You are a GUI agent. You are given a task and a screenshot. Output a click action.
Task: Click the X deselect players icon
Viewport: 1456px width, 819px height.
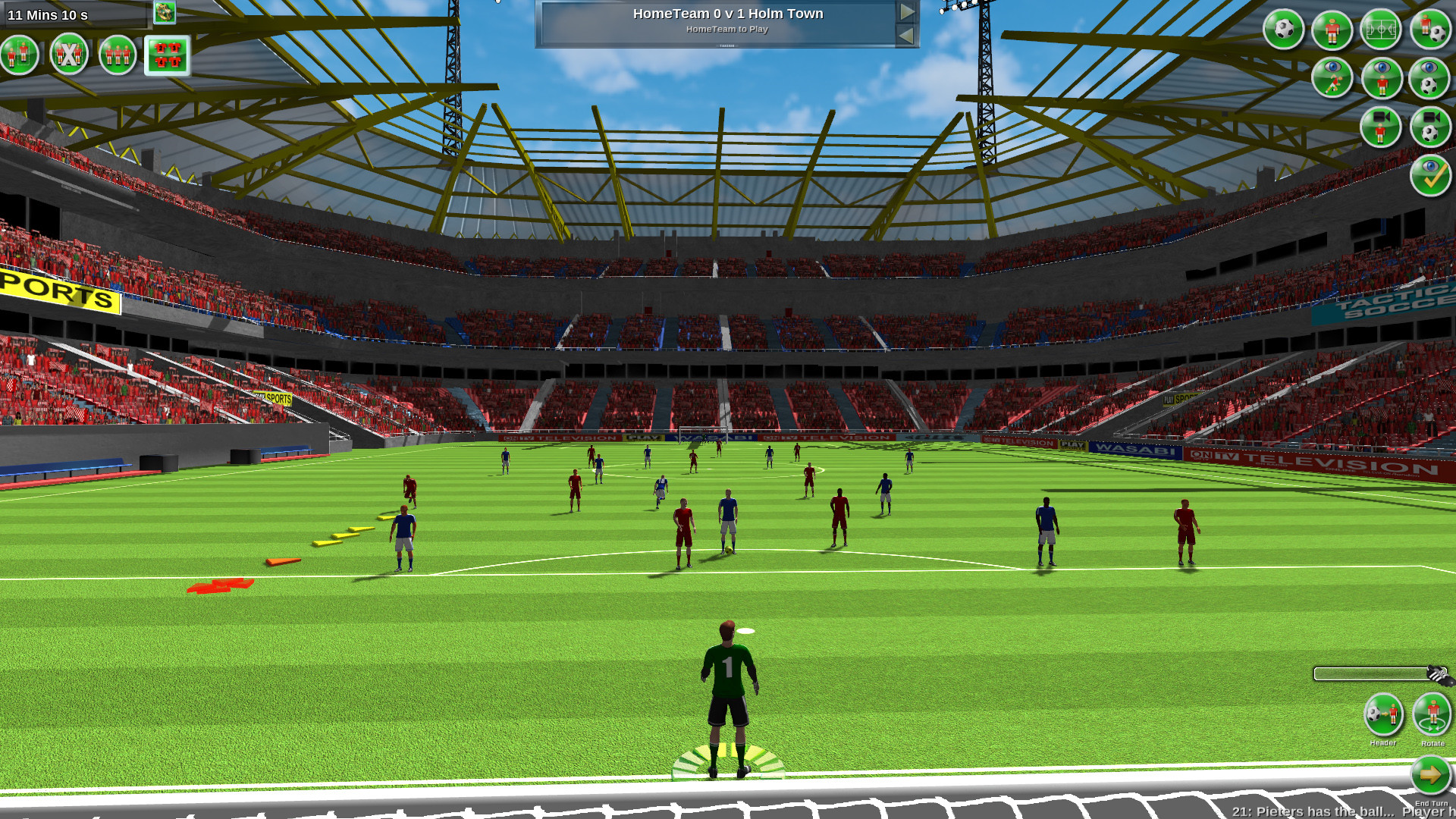click(x=68, y=55)
